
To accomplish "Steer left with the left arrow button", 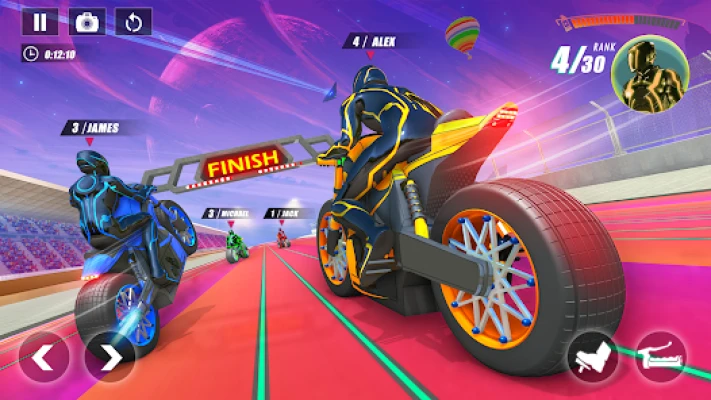I will click(44, 356).
